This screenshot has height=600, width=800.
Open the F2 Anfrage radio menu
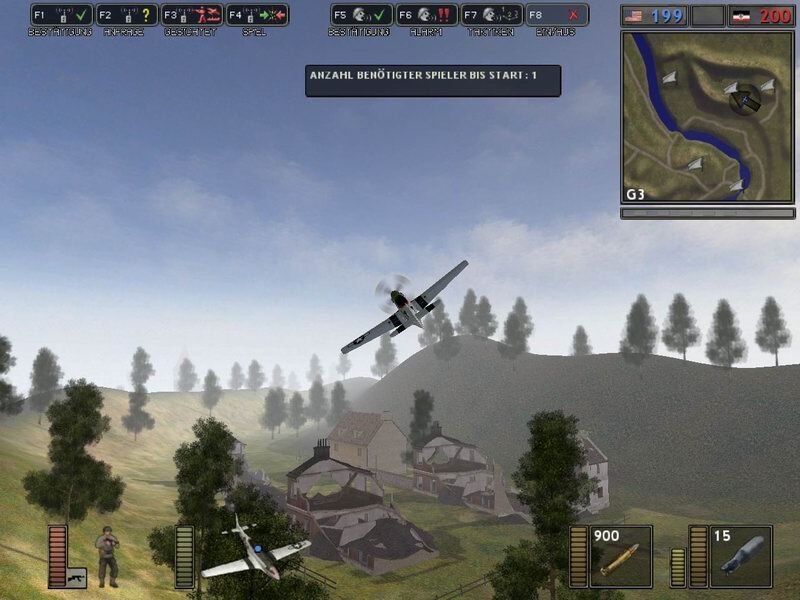(x=127, y=15)
